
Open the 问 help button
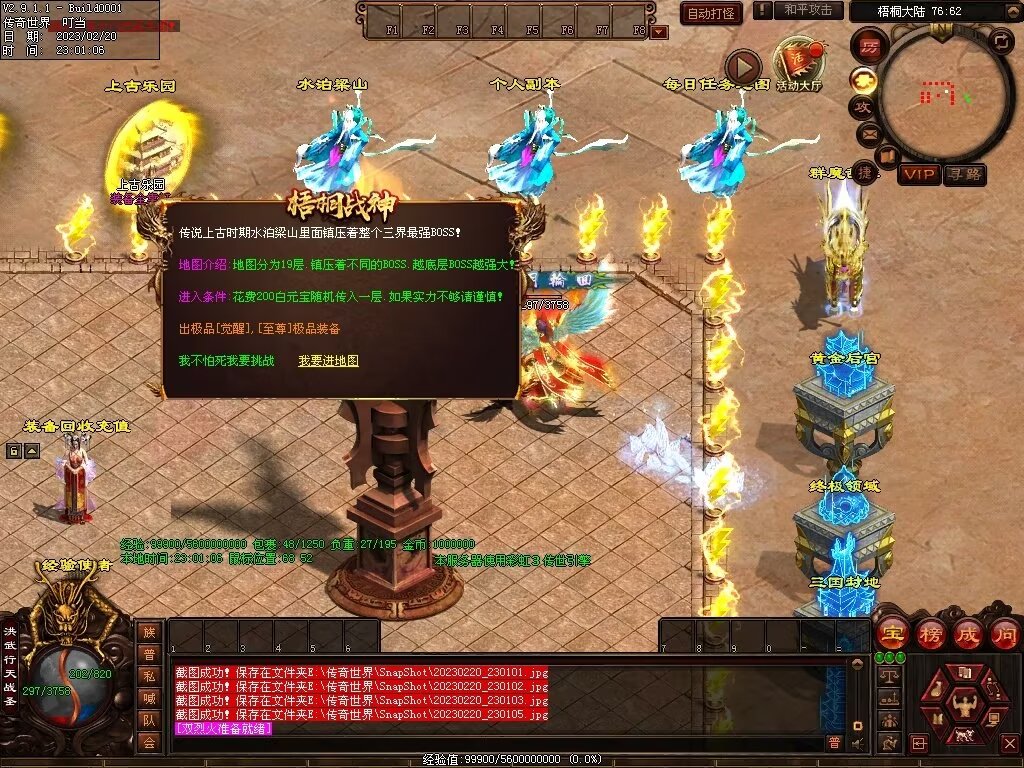pos(1004,633)
